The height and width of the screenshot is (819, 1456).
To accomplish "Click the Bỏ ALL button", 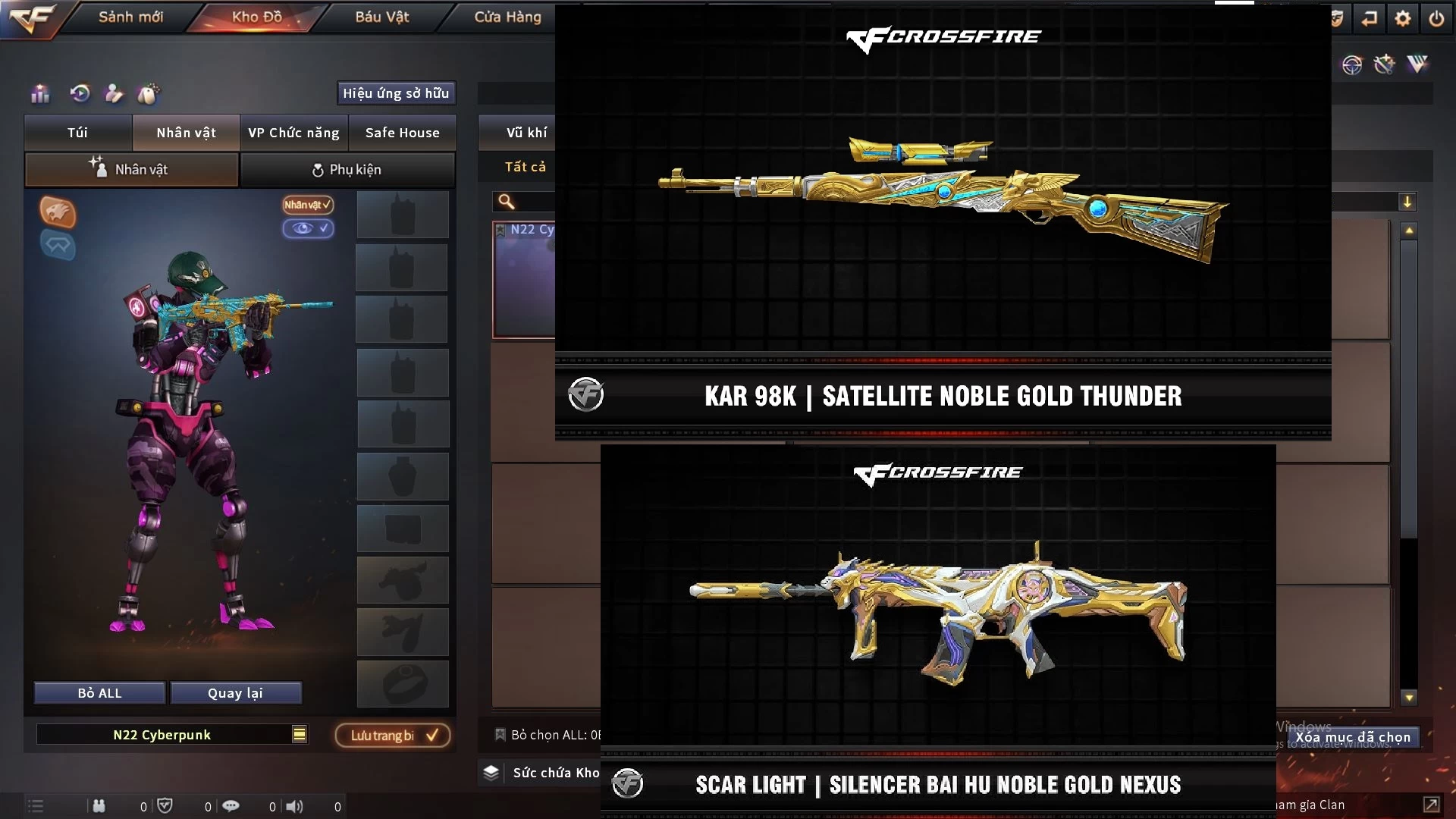I will (x=99, y=693).
